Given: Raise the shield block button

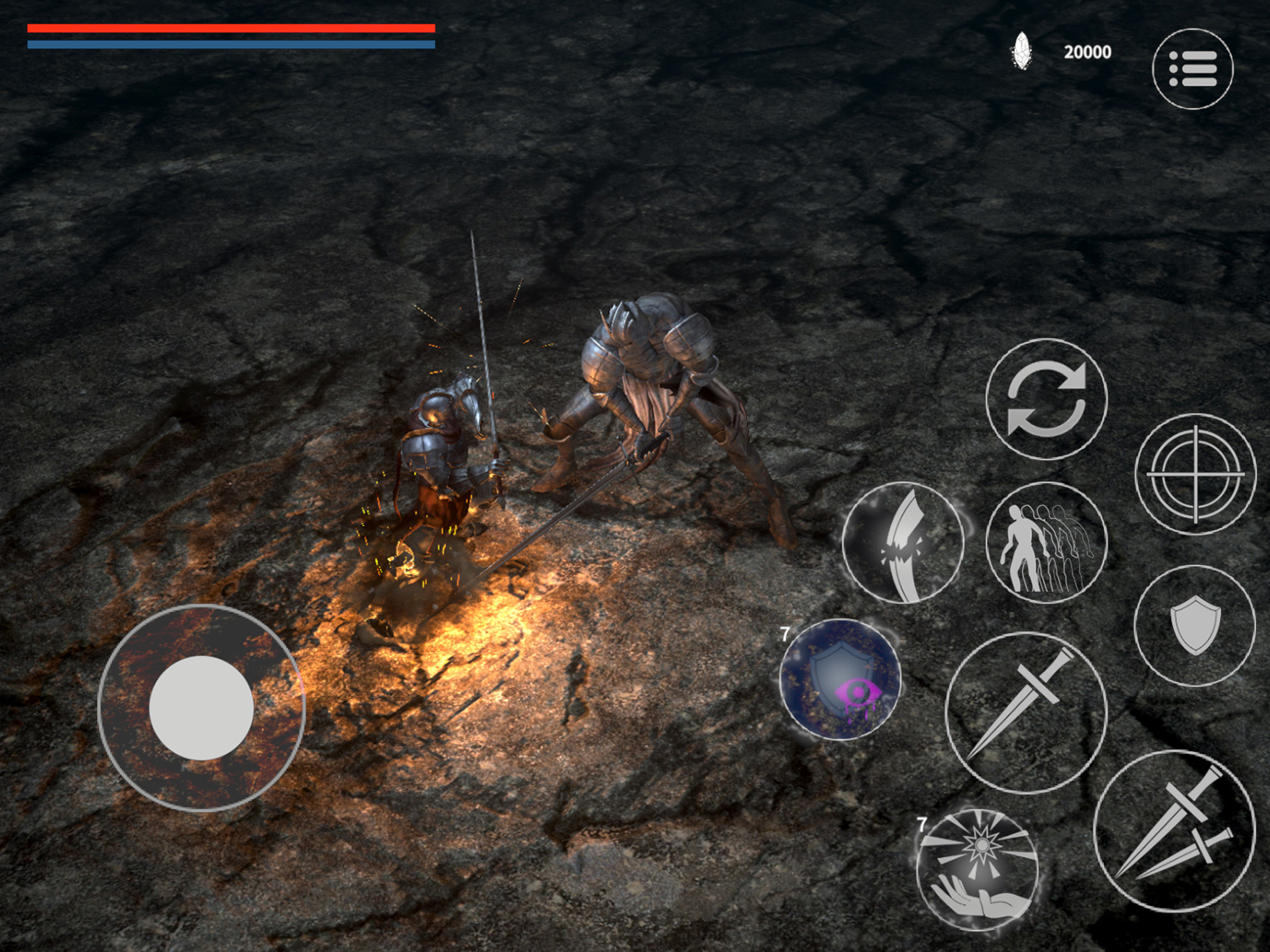Looking at the screenshot, I should coord(1194,625).
